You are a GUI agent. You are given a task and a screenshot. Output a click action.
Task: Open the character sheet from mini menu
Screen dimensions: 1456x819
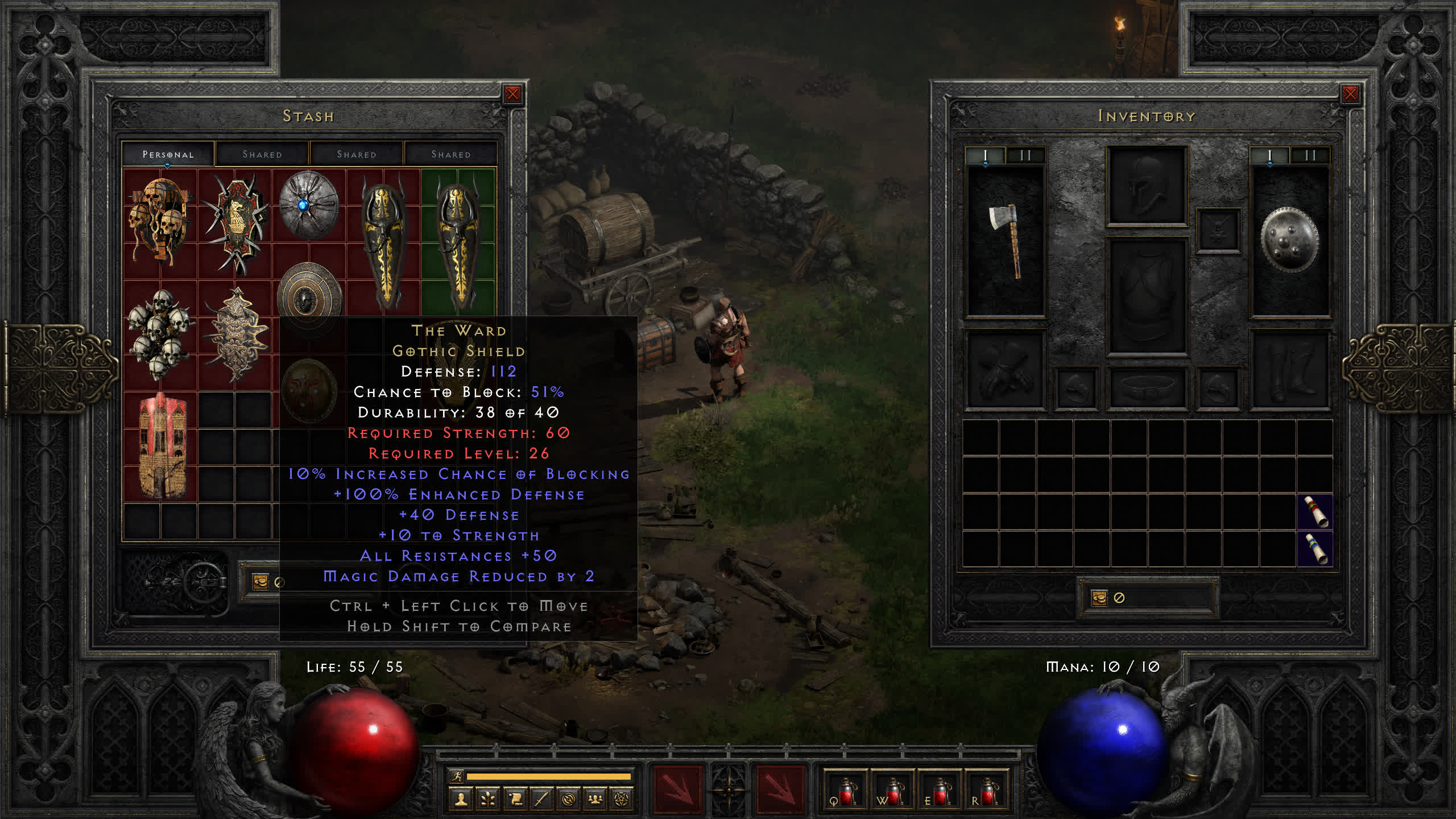click(461, 800)
